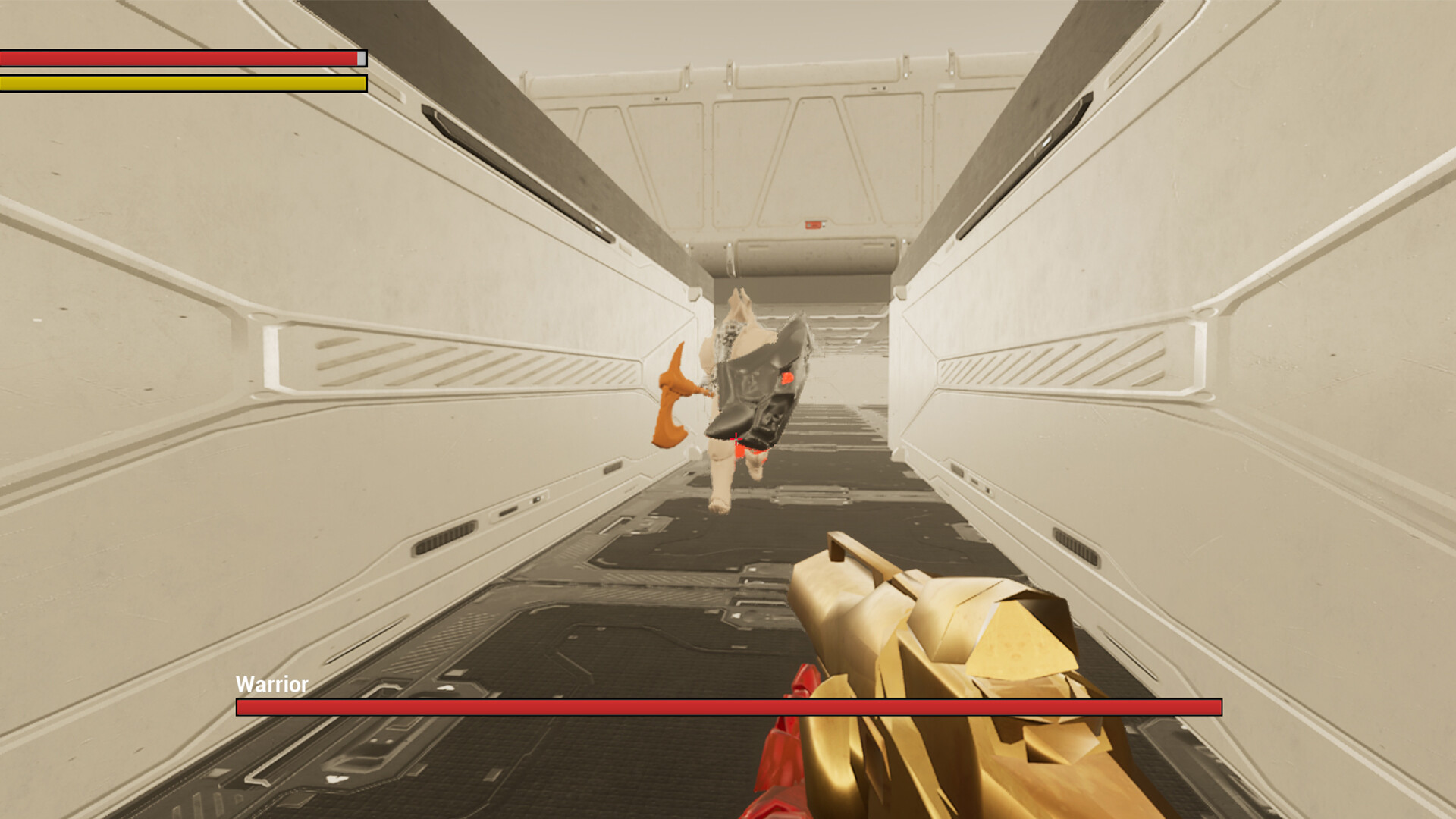Click the small wall switch on the left panel
This screenshot has height=819, width=1456.
(x=535, y=500)
